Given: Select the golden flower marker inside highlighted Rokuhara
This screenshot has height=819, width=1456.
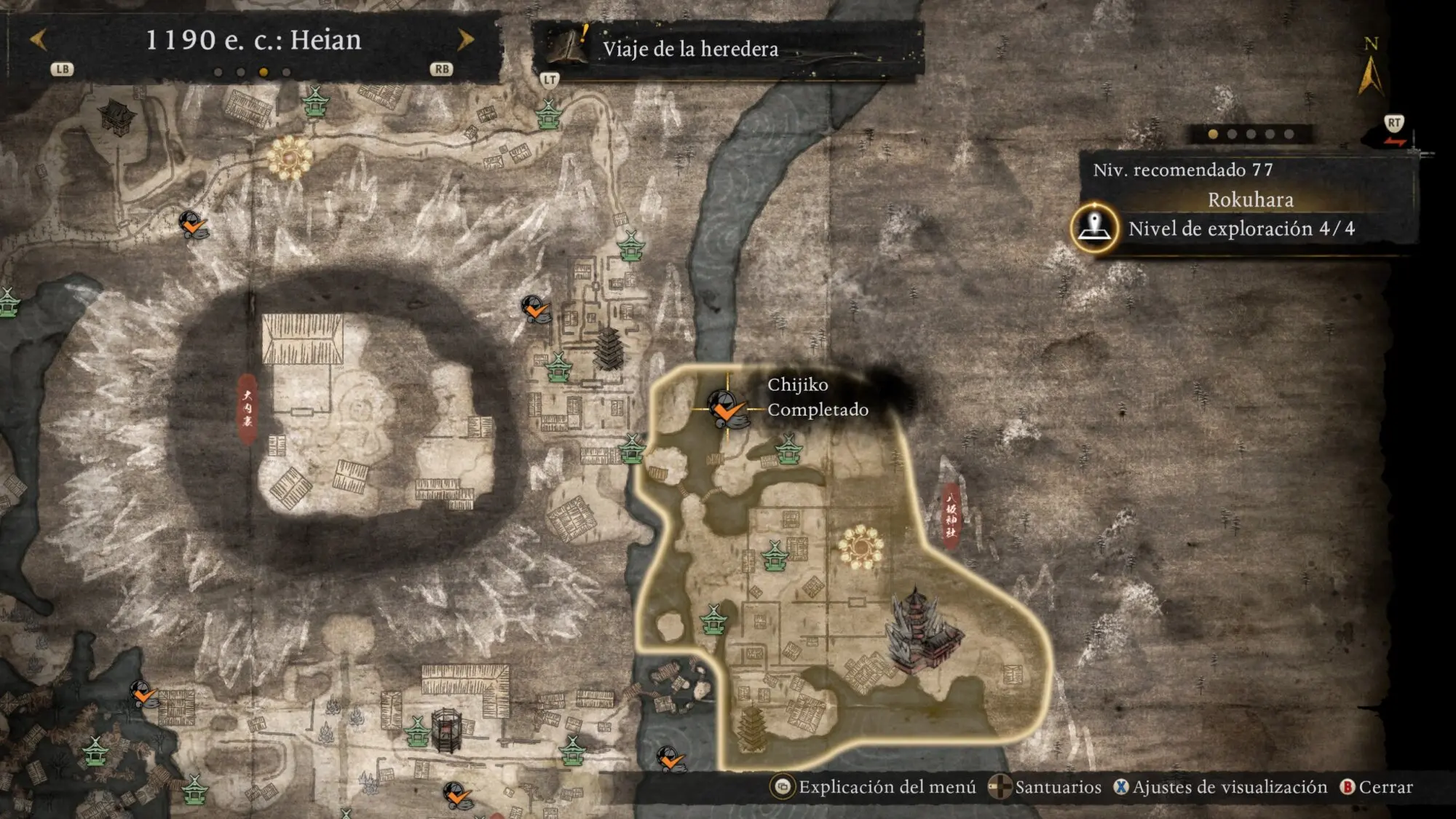Looking at the screenshot, I should [x=860, y=546].
